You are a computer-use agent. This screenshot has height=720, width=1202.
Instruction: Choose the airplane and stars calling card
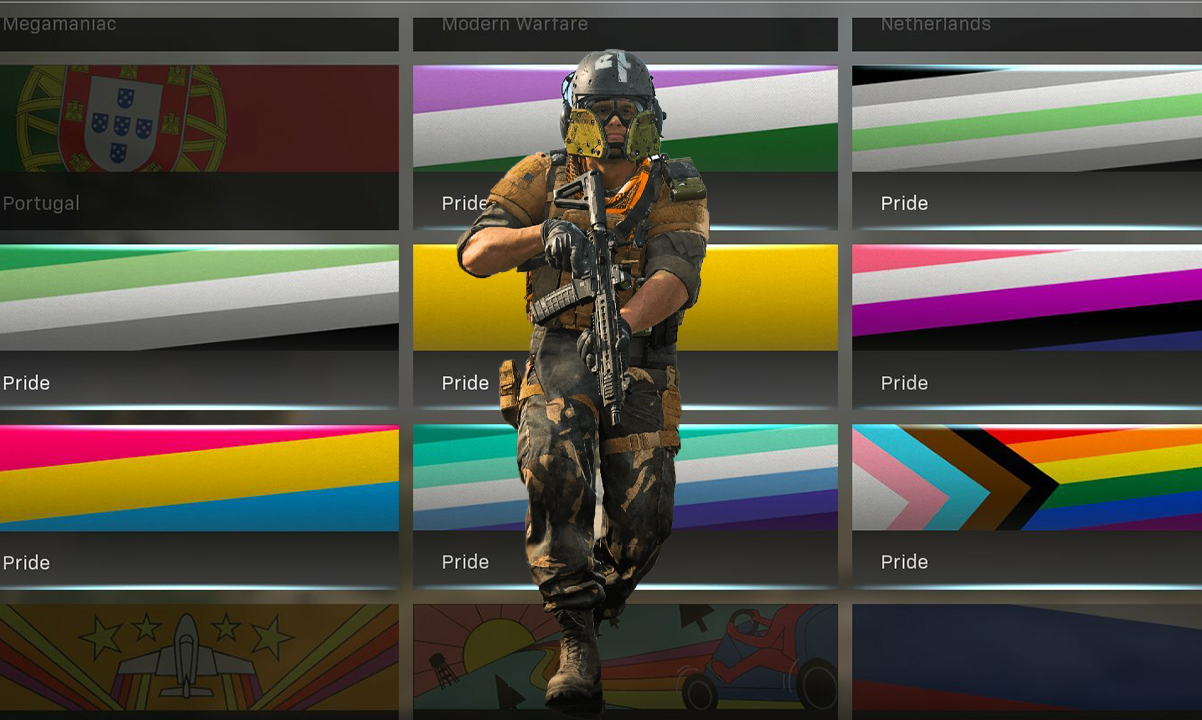tap(199, 655)
